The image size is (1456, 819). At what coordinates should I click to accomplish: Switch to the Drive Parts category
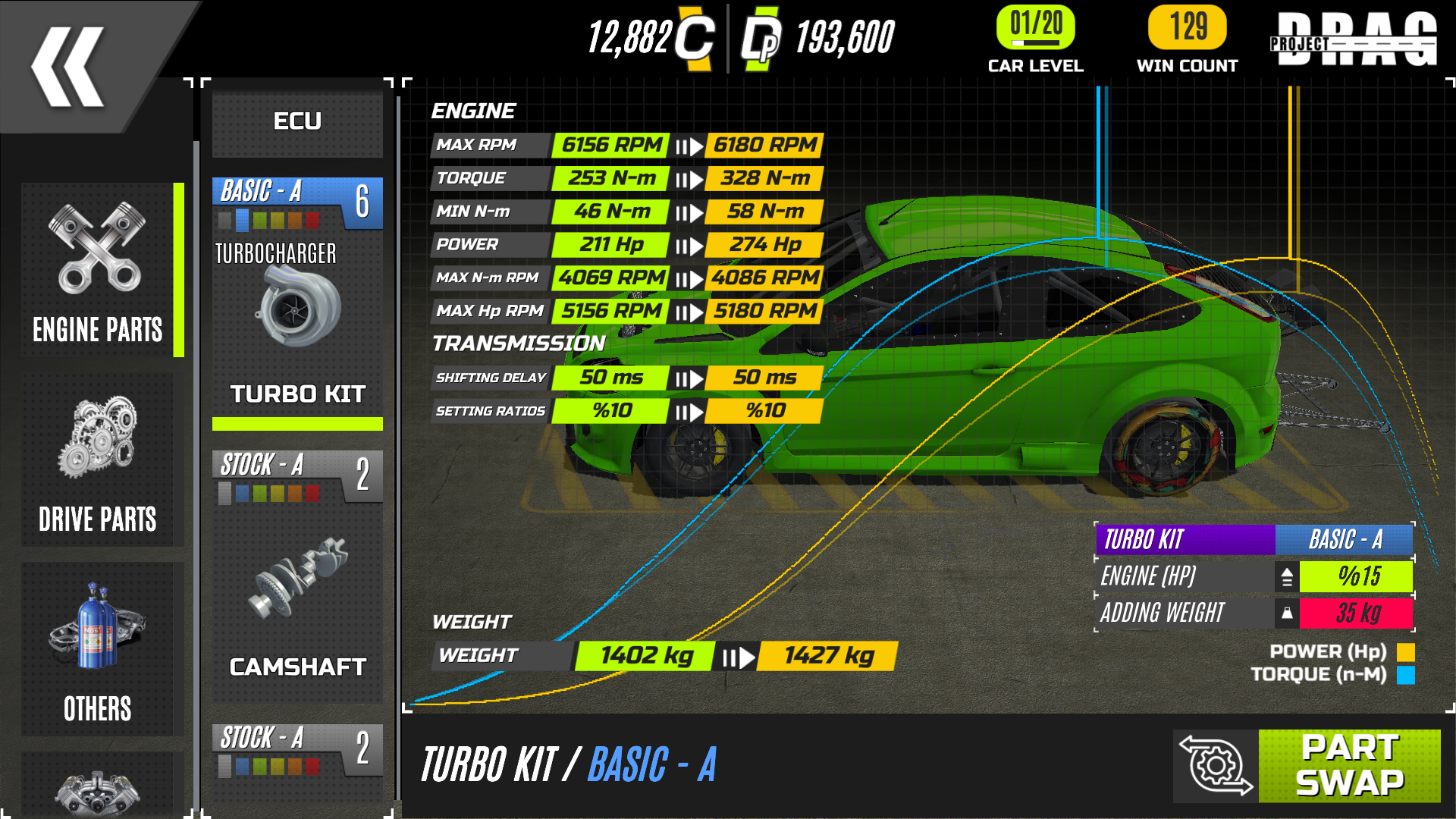click(99, 460)
